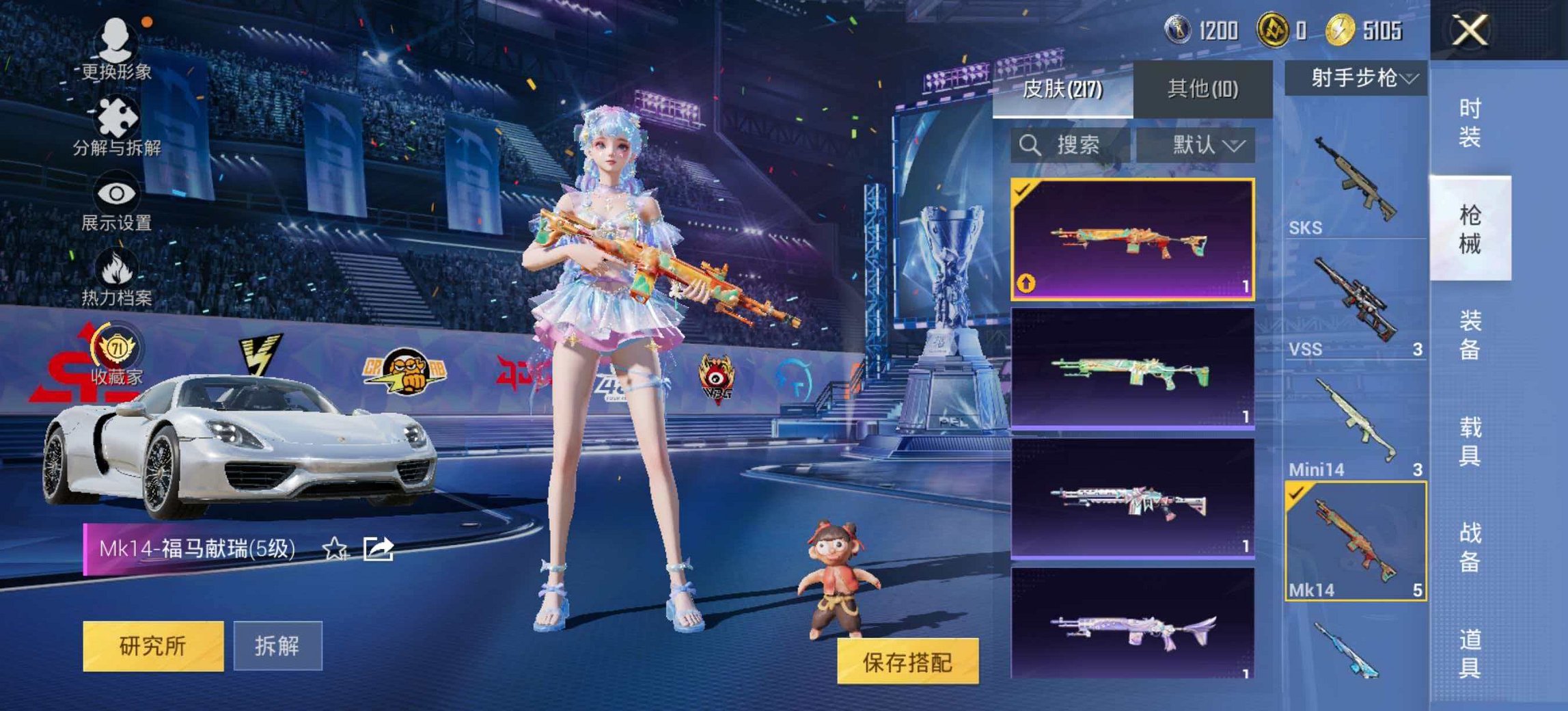
Task: Click the search magnifier icon
Action: click(x=1029, y=144)
